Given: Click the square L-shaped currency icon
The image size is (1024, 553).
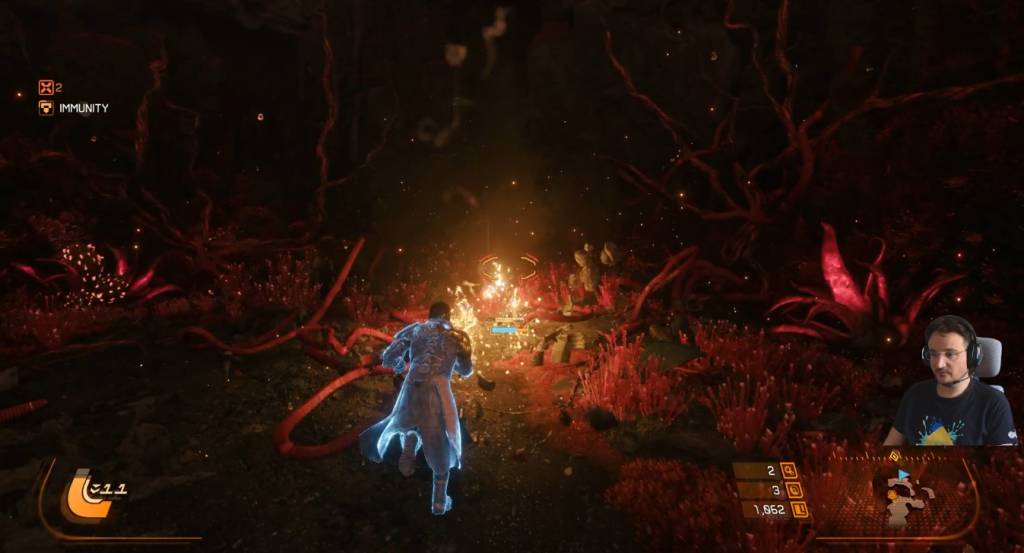Looking at the screenshot, I should point(800,510).
